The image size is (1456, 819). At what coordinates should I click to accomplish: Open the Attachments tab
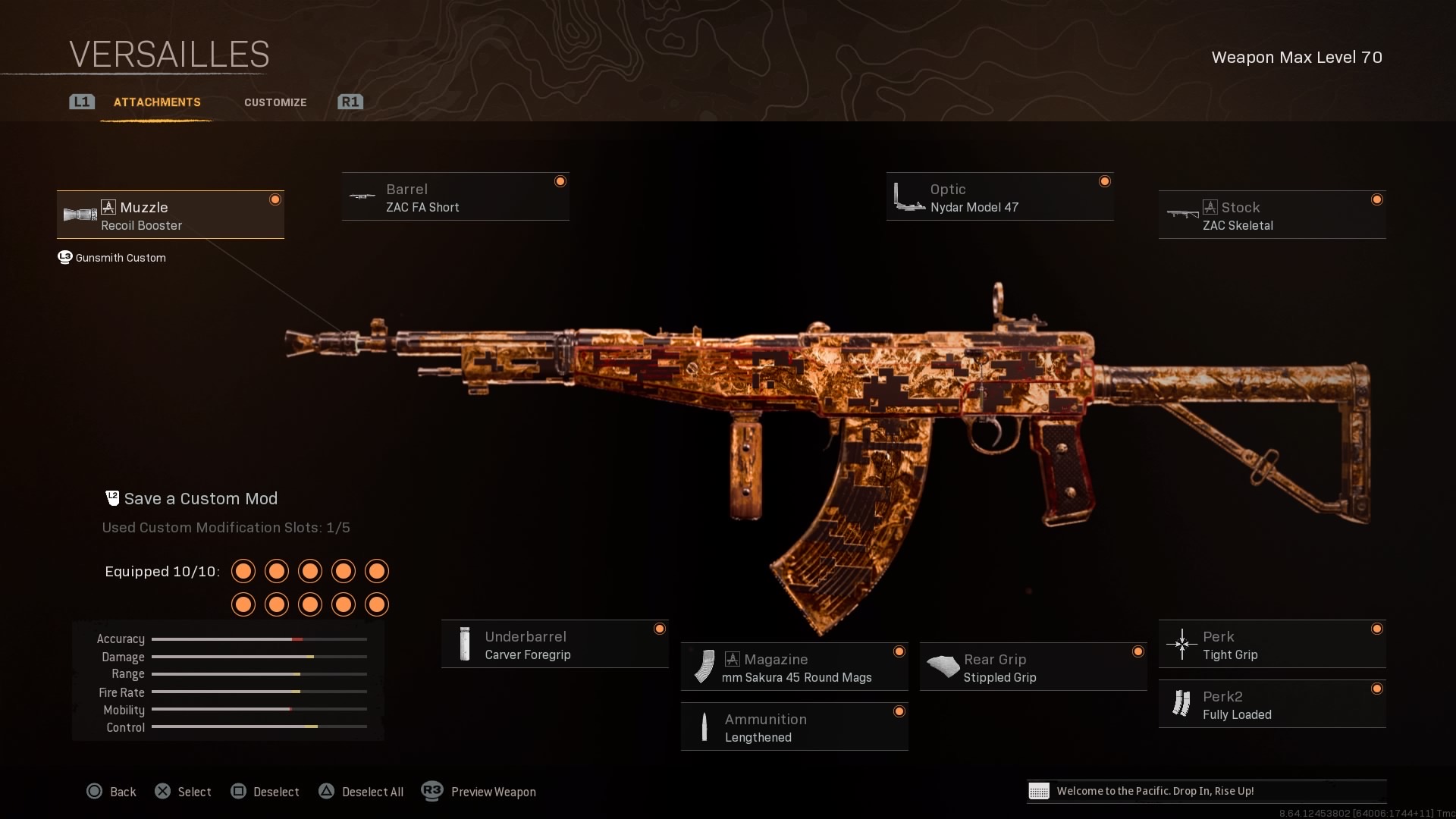coord(157,102)
